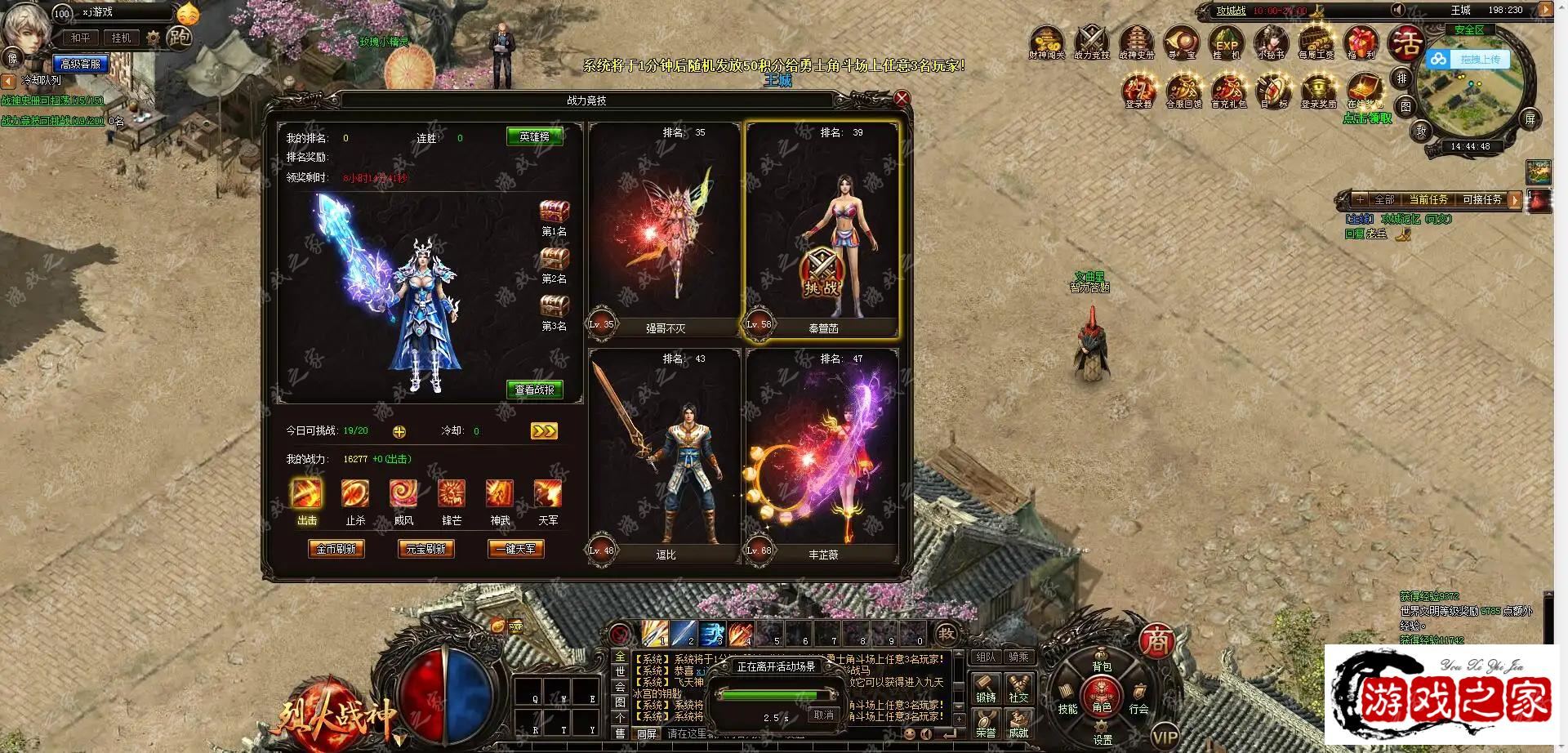Open the 英雄榜 hero ranking
Viewport: 1568px width, 753px height.
coord(534,136)
